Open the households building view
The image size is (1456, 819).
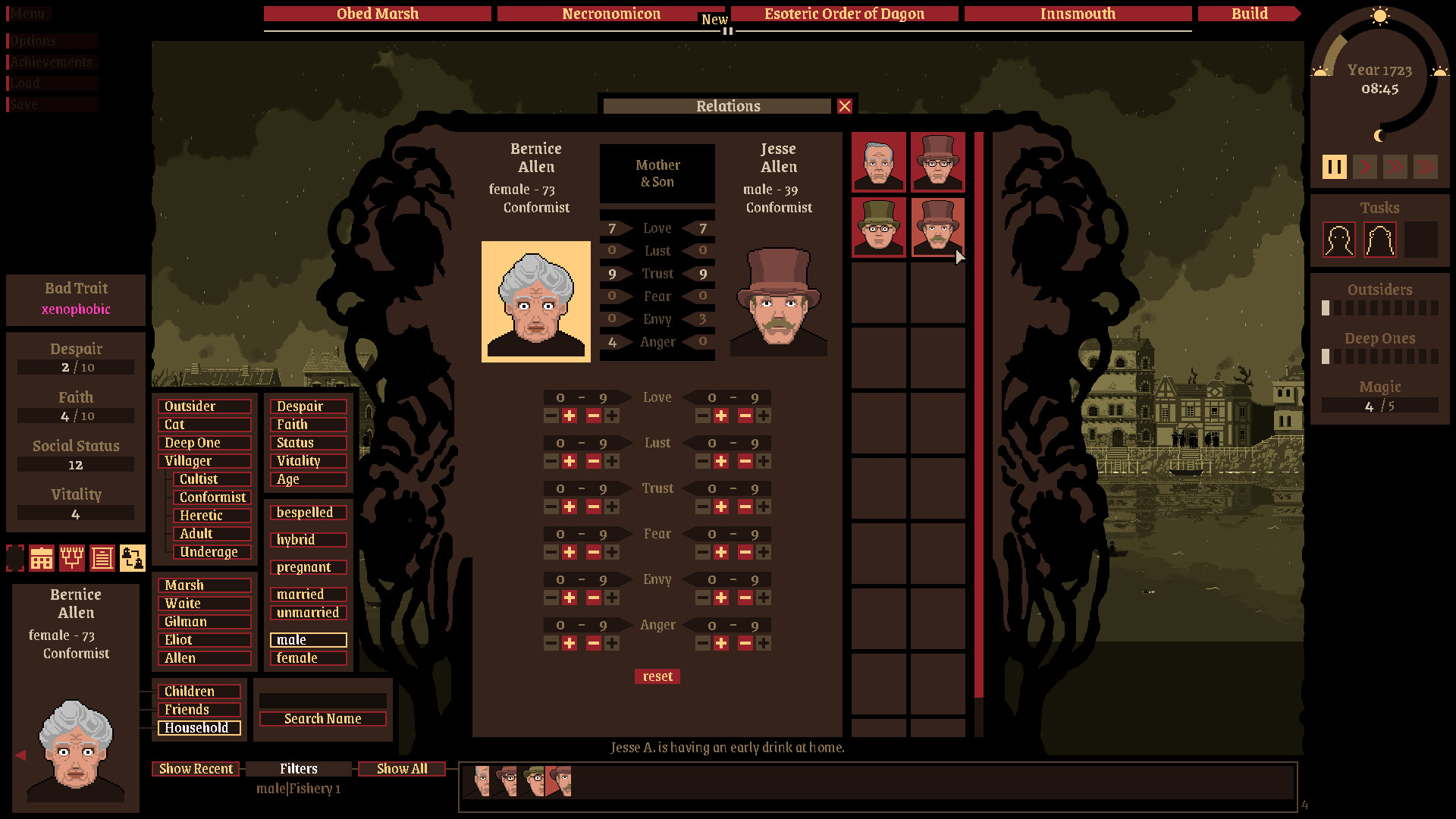tap(42, 559)
